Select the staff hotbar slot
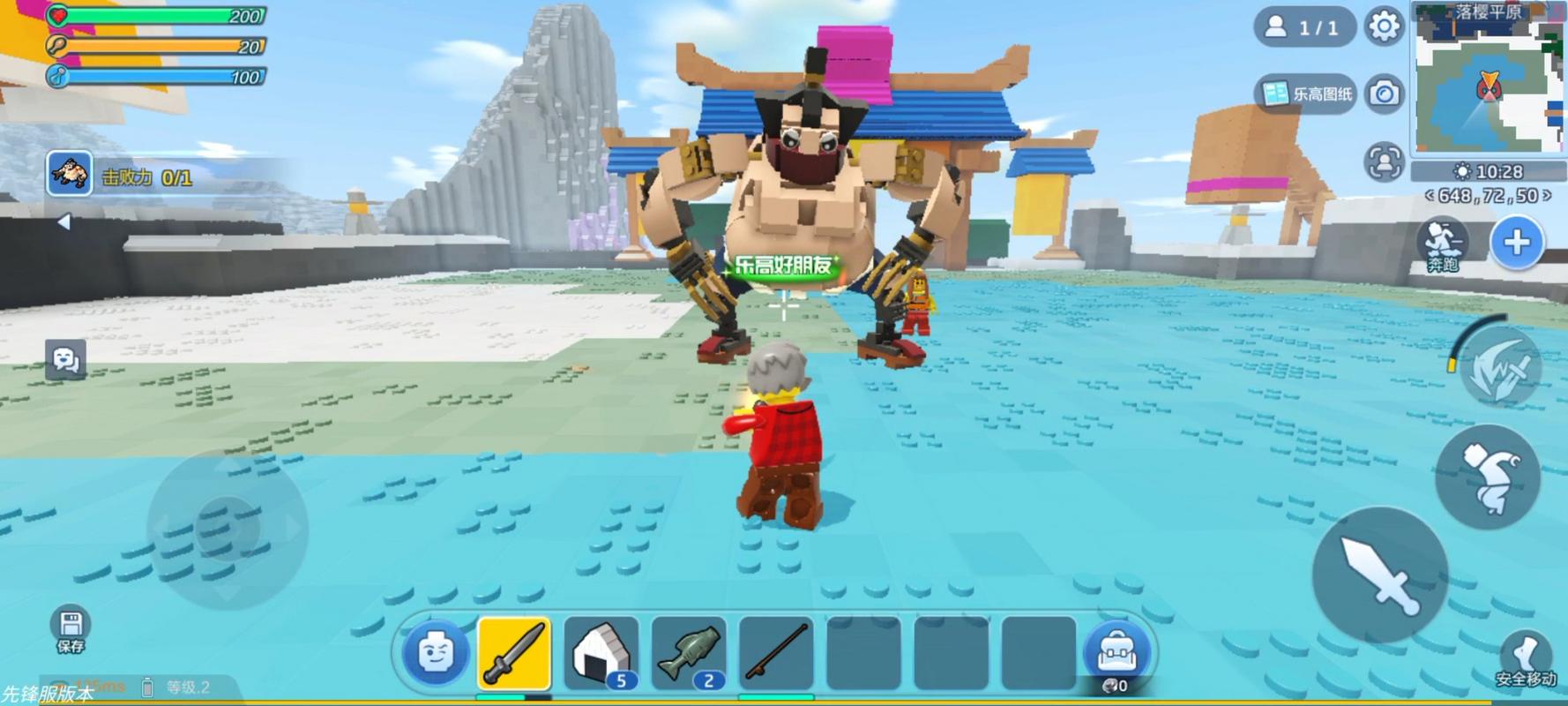The height and width of the screenshot is (706, 1568). point(776,654)
